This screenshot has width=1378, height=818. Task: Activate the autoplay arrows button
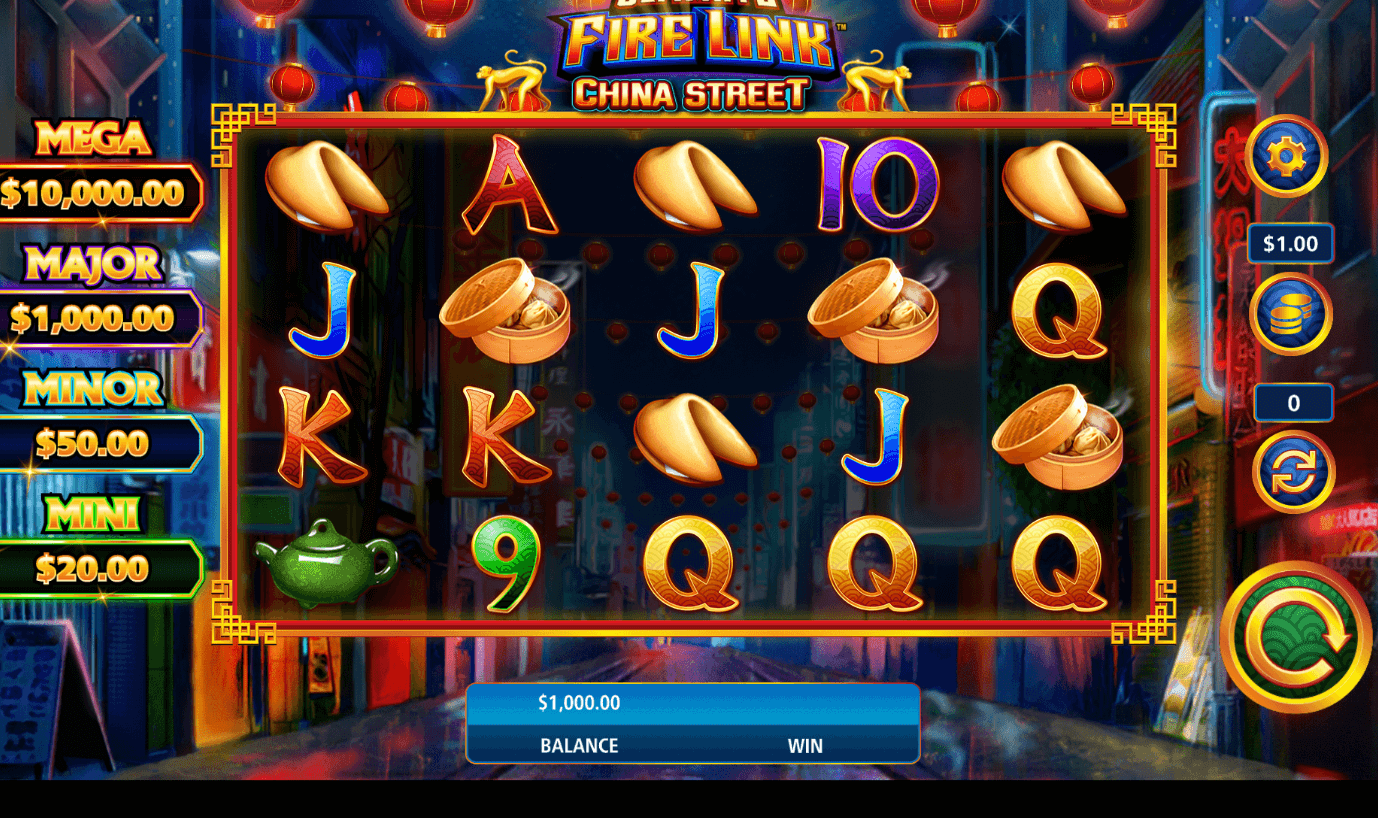[x=1293, y=472]
